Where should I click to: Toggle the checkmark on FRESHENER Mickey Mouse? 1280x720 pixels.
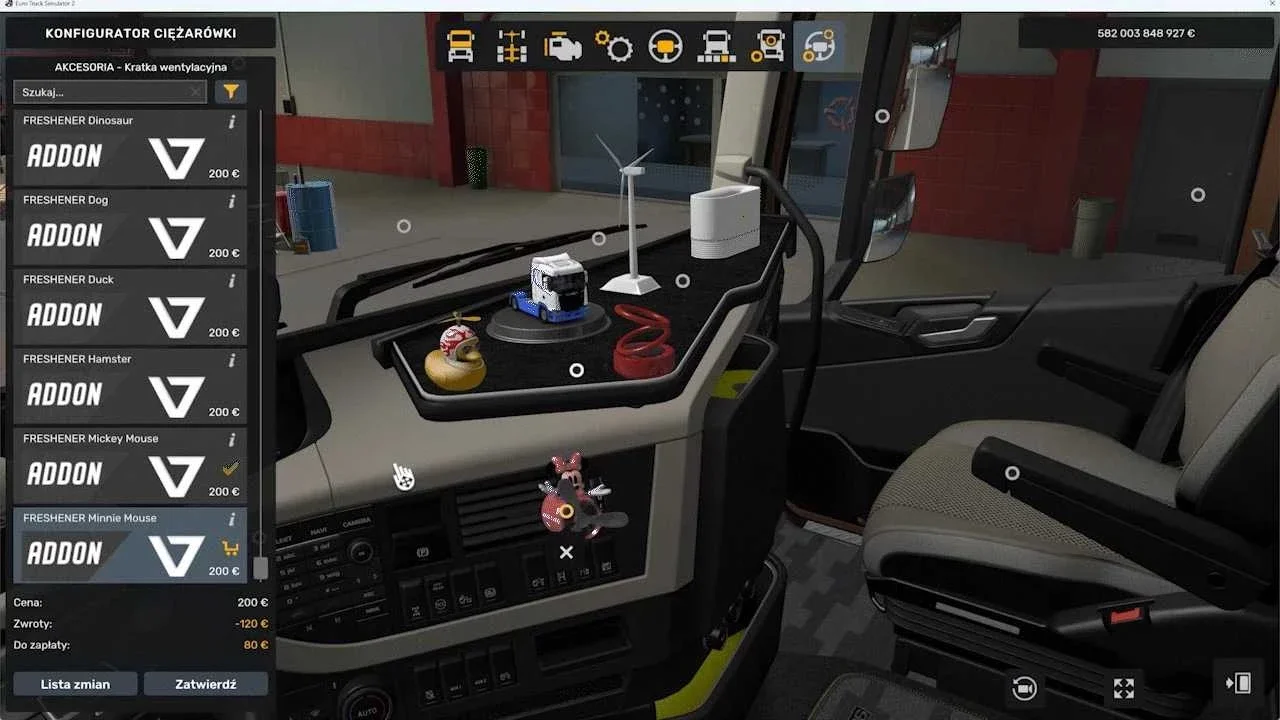pyautogui.click(x=232, y=468)
